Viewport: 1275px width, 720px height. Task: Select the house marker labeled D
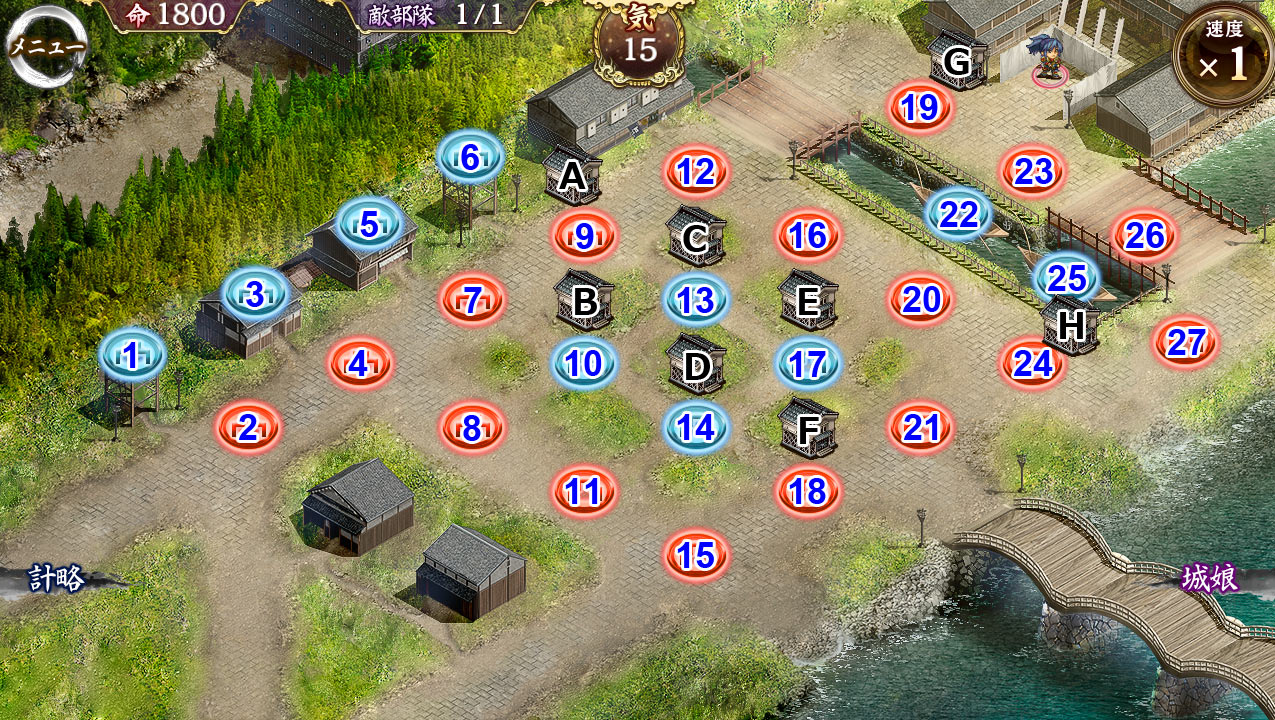pos(696,366)
